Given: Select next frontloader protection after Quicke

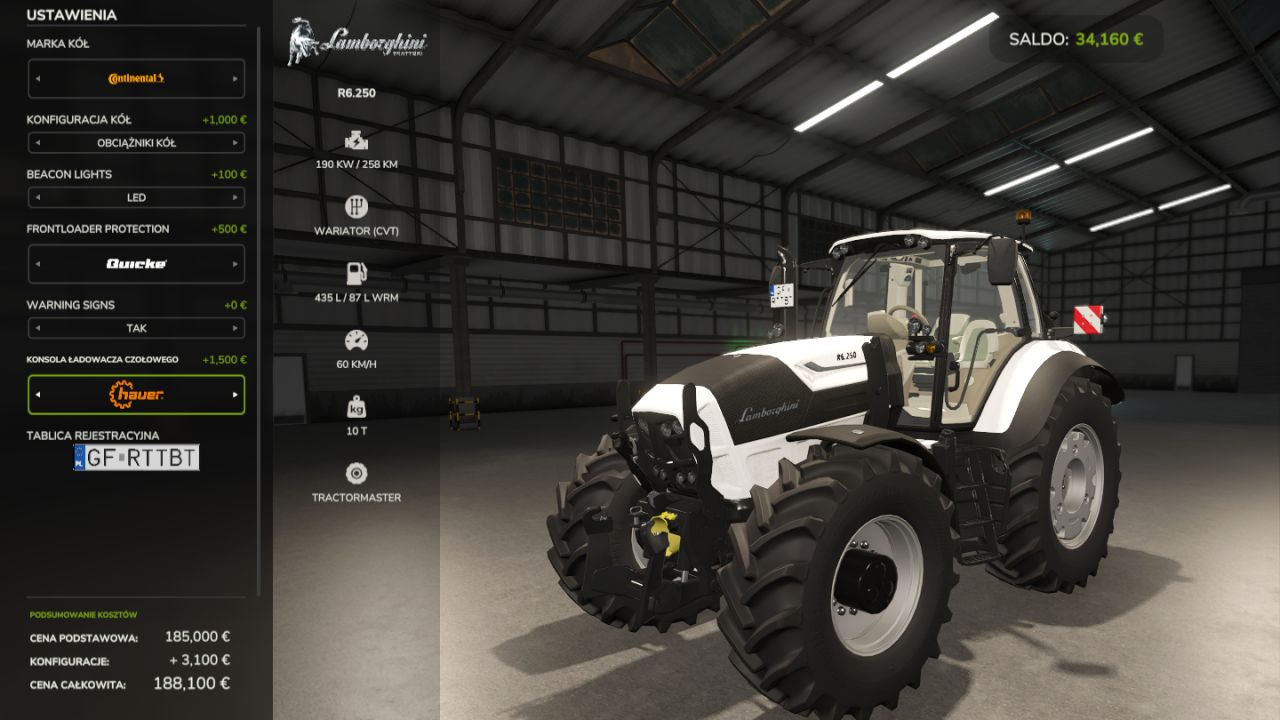Looking at the screenshot, I should 236,264.
